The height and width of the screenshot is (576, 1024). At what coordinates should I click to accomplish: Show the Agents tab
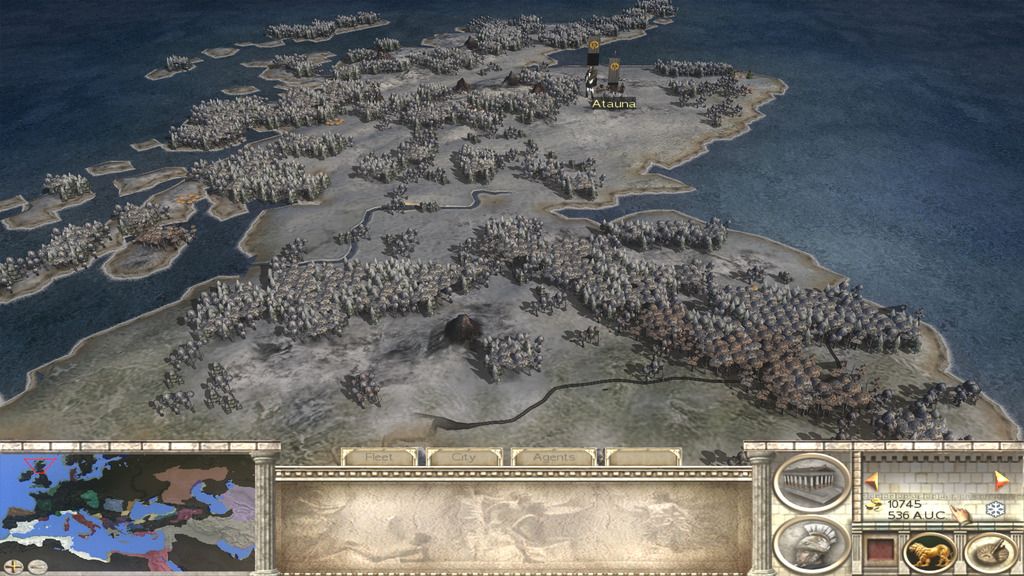(552, 457)
